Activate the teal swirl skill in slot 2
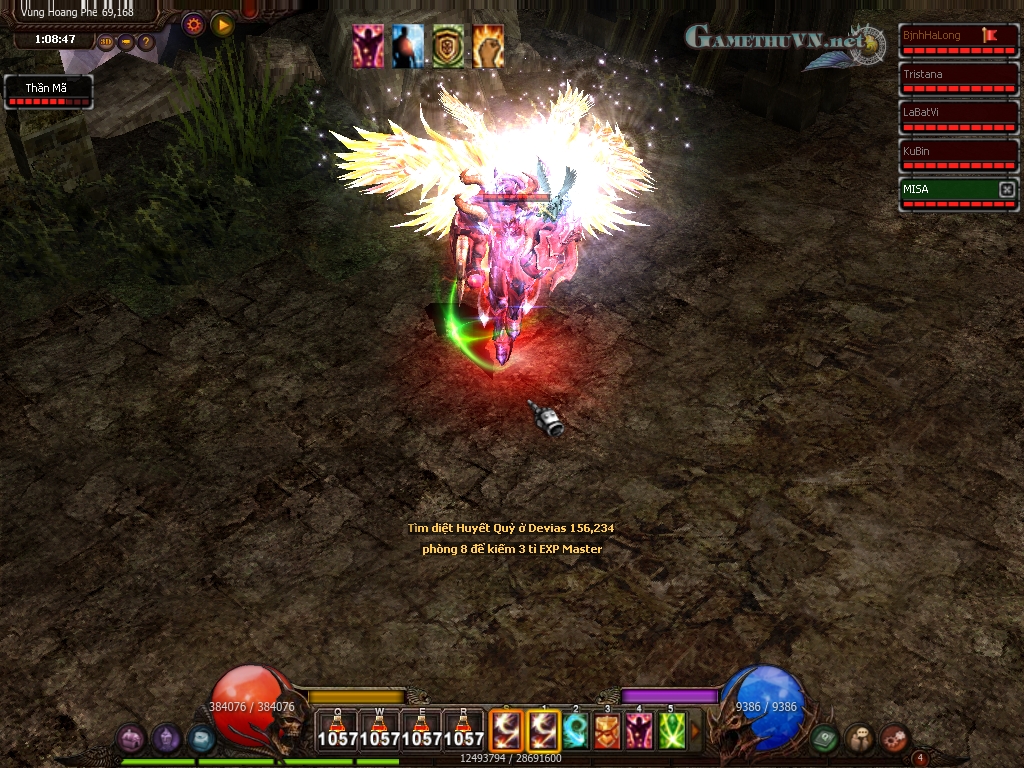The image size is (1024, 768). point(575,731)
